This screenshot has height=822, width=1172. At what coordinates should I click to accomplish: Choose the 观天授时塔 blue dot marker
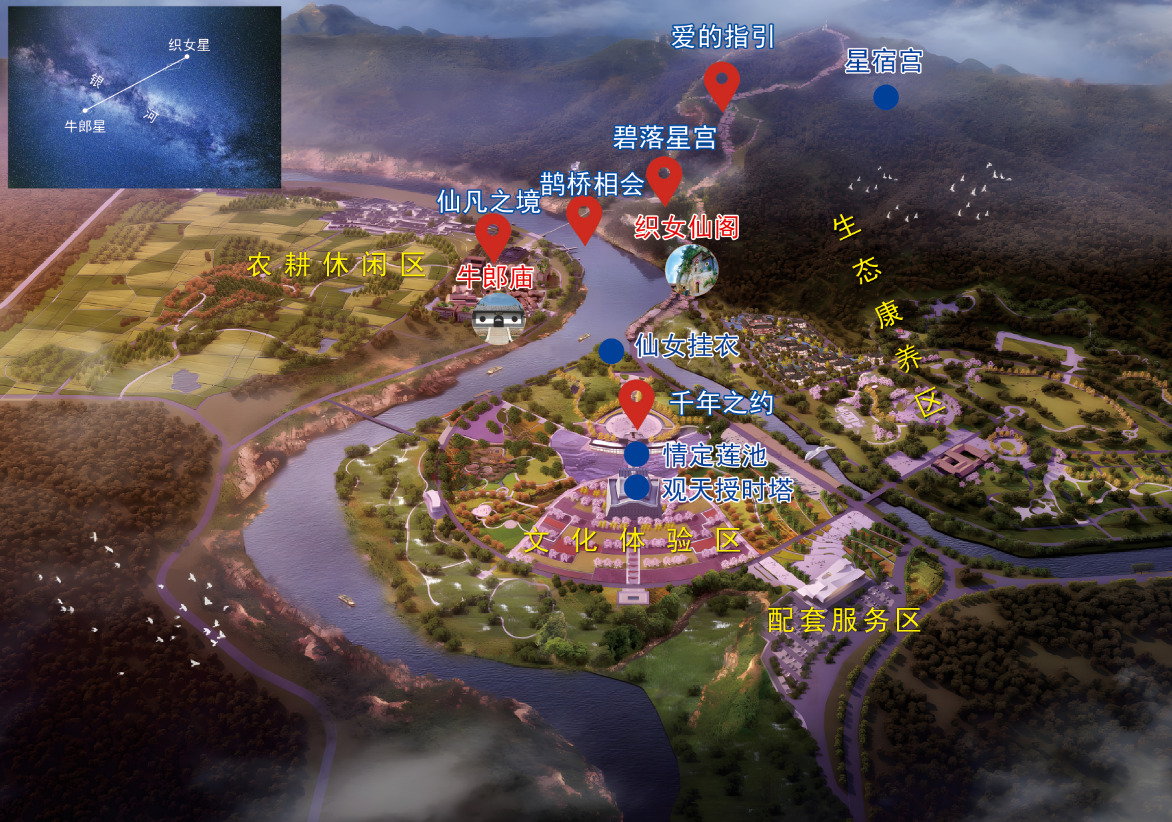(637, 487)
